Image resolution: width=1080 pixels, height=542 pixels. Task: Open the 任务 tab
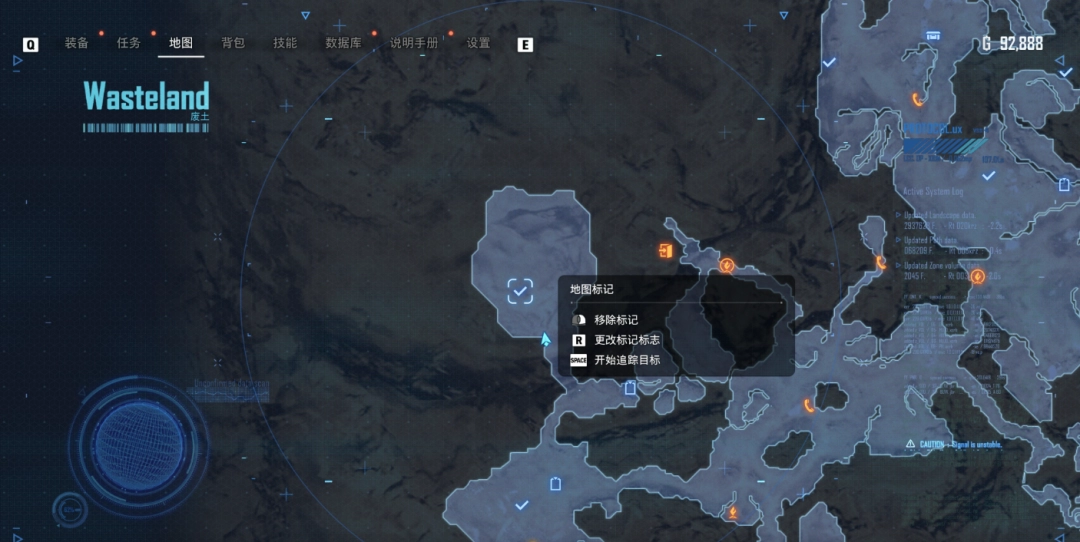pyautogui.click(x=129, y=43)
